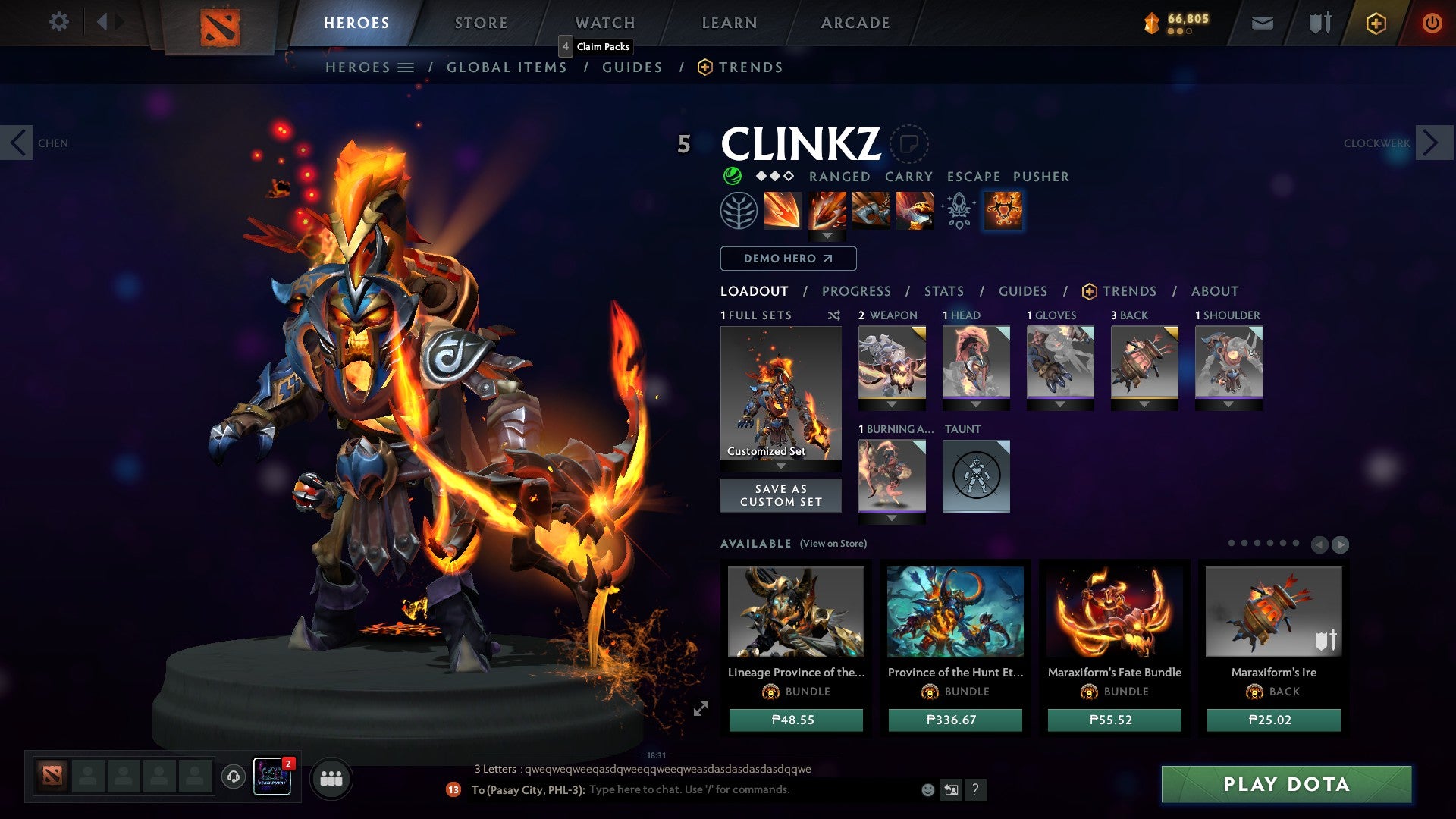Screen dimensions: 1456x819
Task: Open the Dota Plus hexagon icon
Action: click(x=1375, y=24)
